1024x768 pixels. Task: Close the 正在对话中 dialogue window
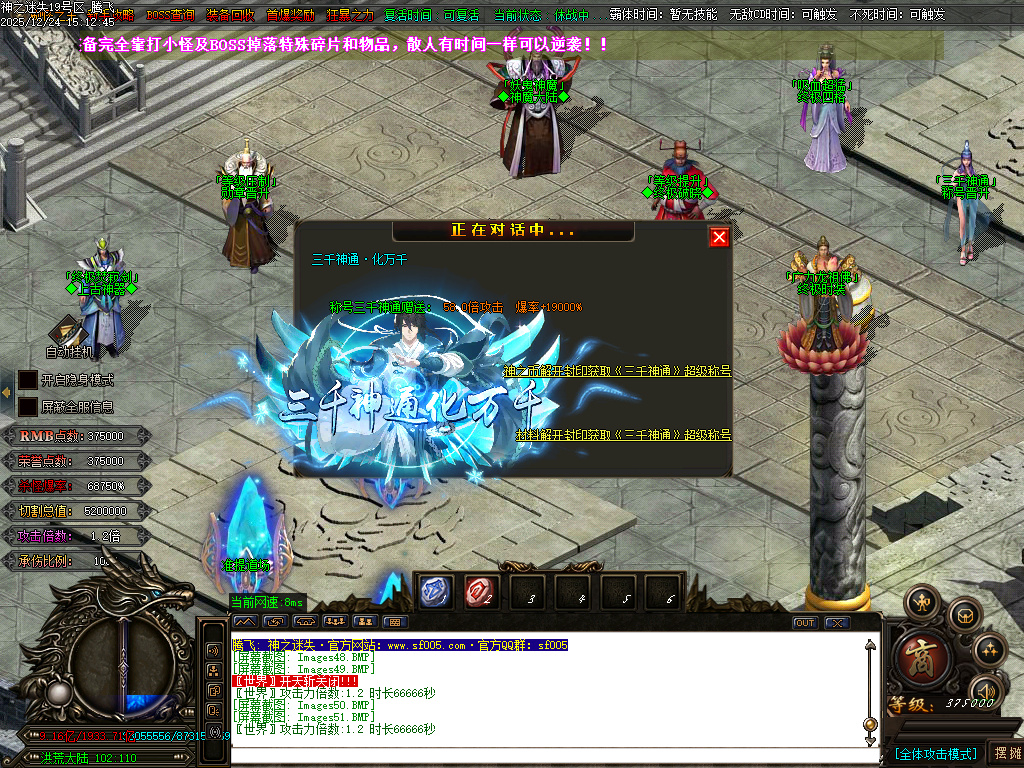pos(719,237)
